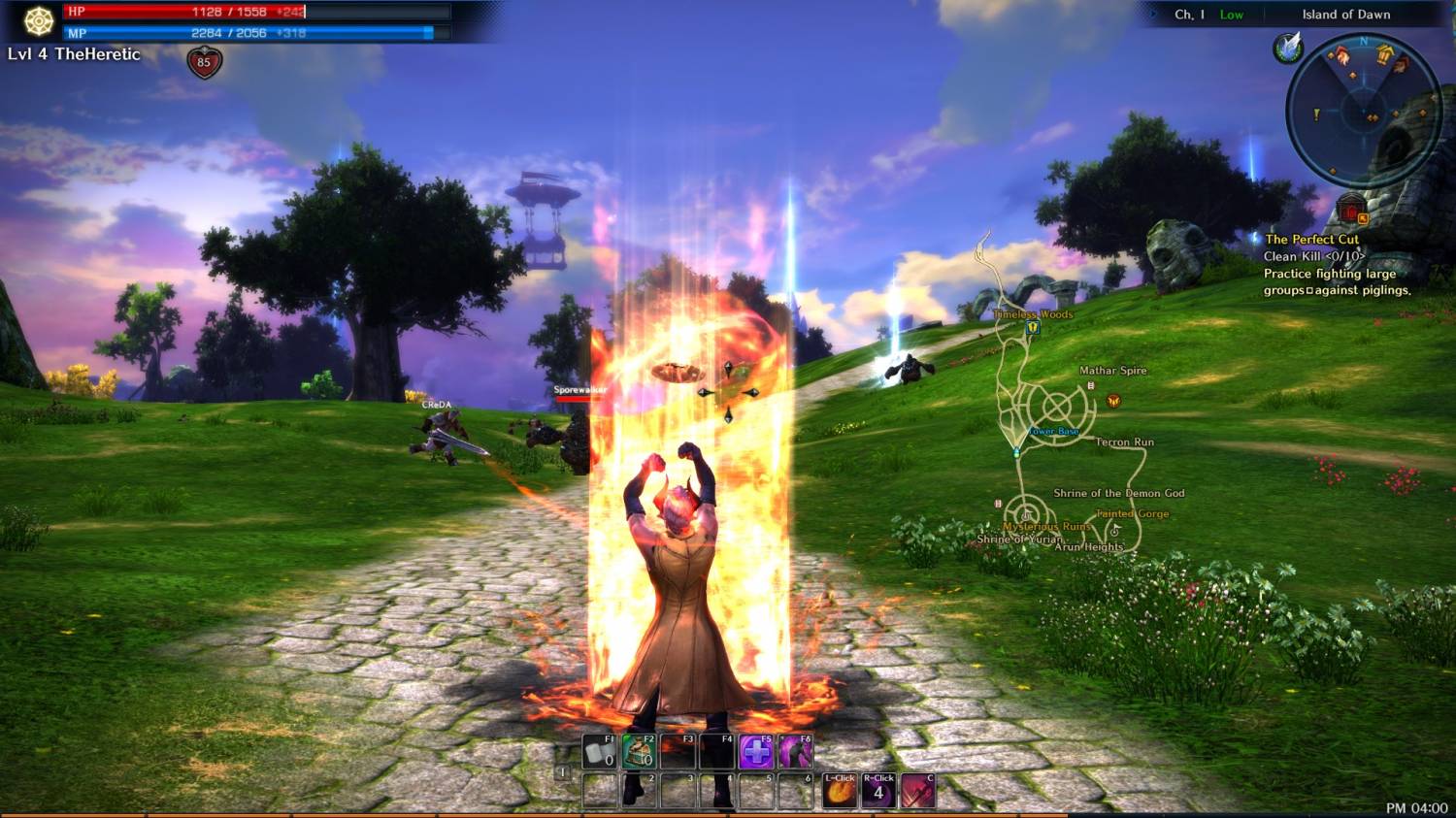
Task: Click the Timeless Woods map label
Action: coord(1033,314)
